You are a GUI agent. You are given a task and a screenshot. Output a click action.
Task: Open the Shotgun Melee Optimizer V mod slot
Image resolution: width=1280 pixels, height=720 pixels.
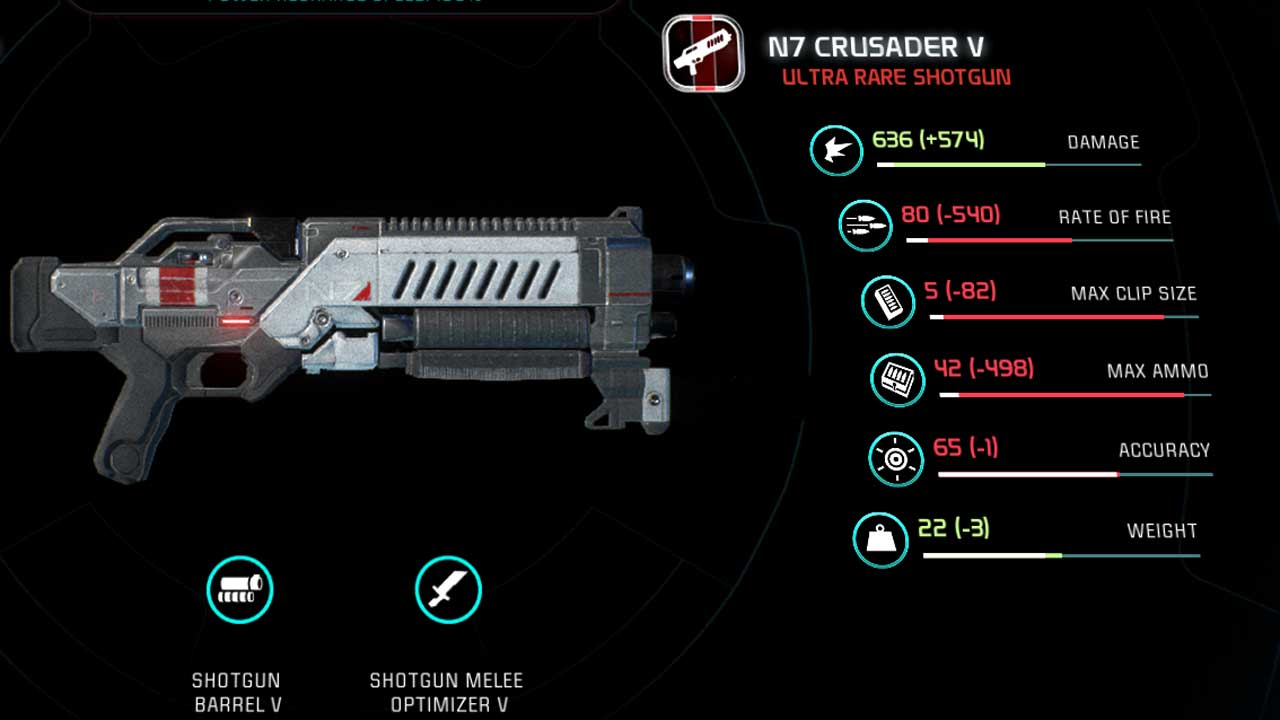[448, 590]
